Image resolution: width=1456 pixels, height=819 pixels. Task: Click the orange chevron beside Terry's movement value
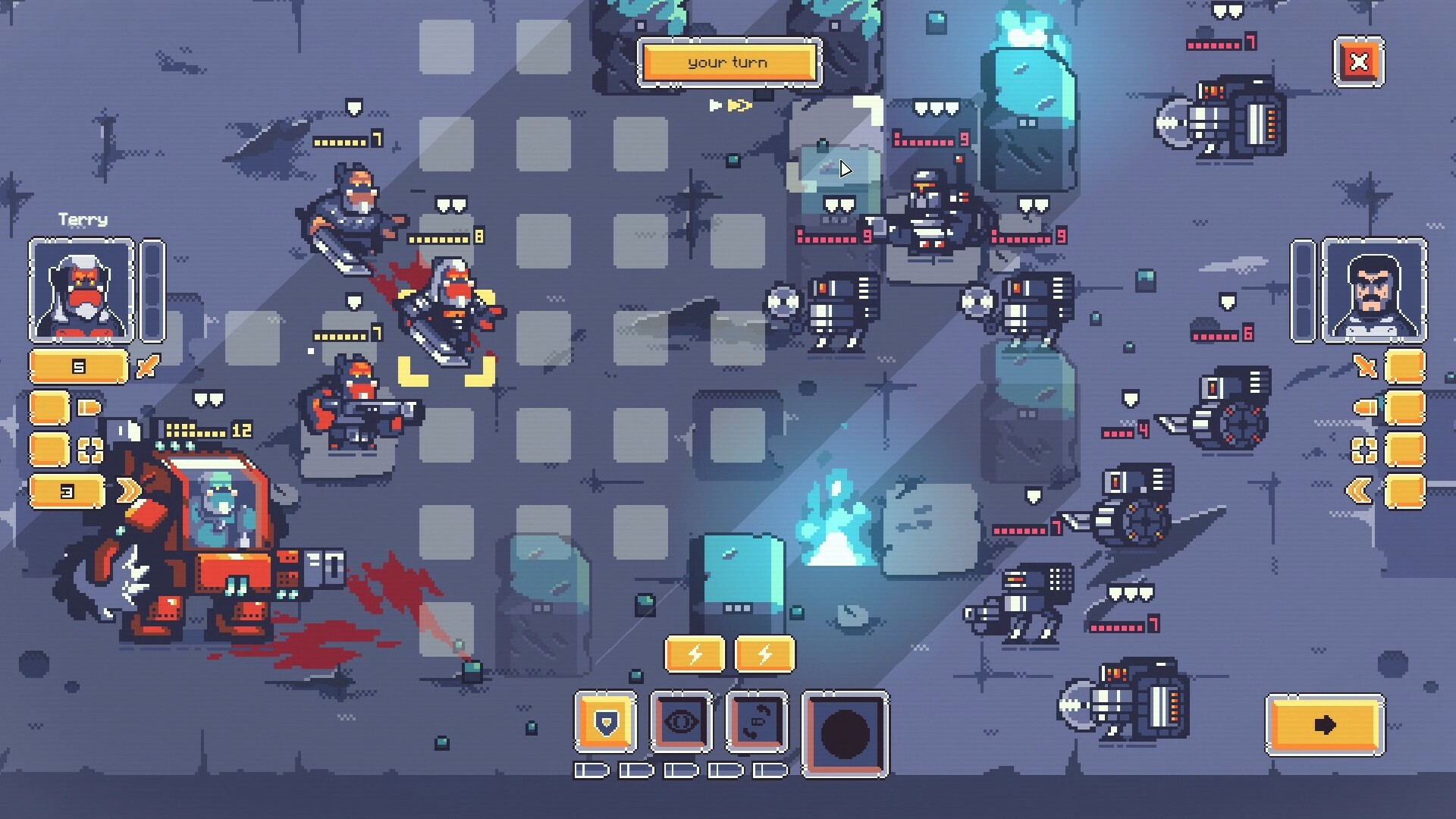130,490
